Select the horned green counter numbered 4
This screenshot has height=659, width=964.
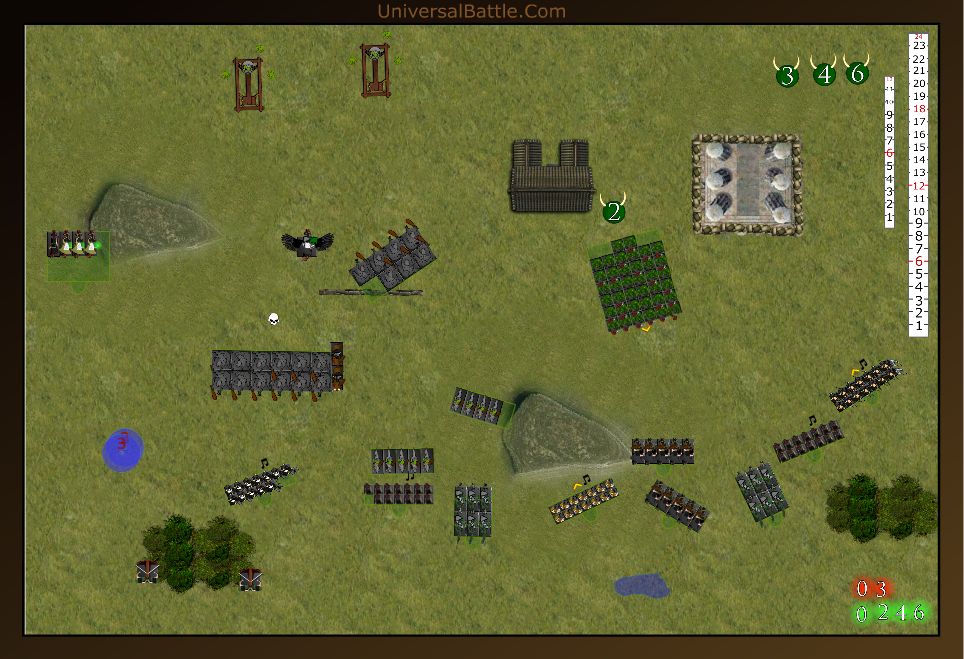click(x=824, y=73)
